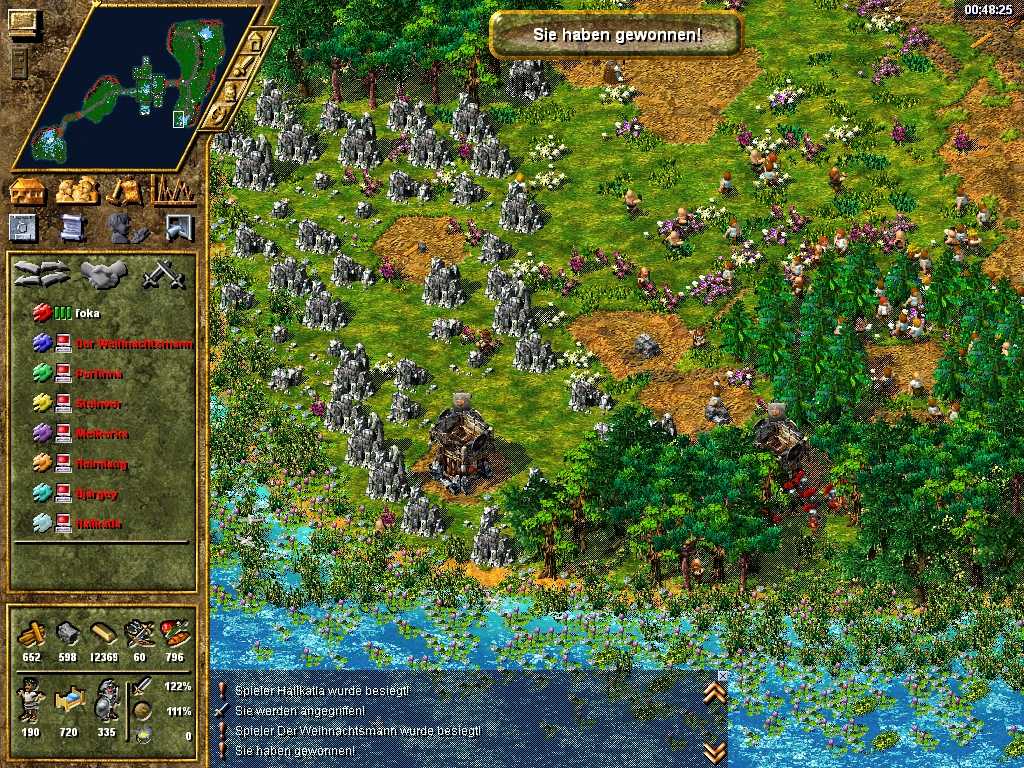Click the "Sie werden angegriffen!" message

299,710
